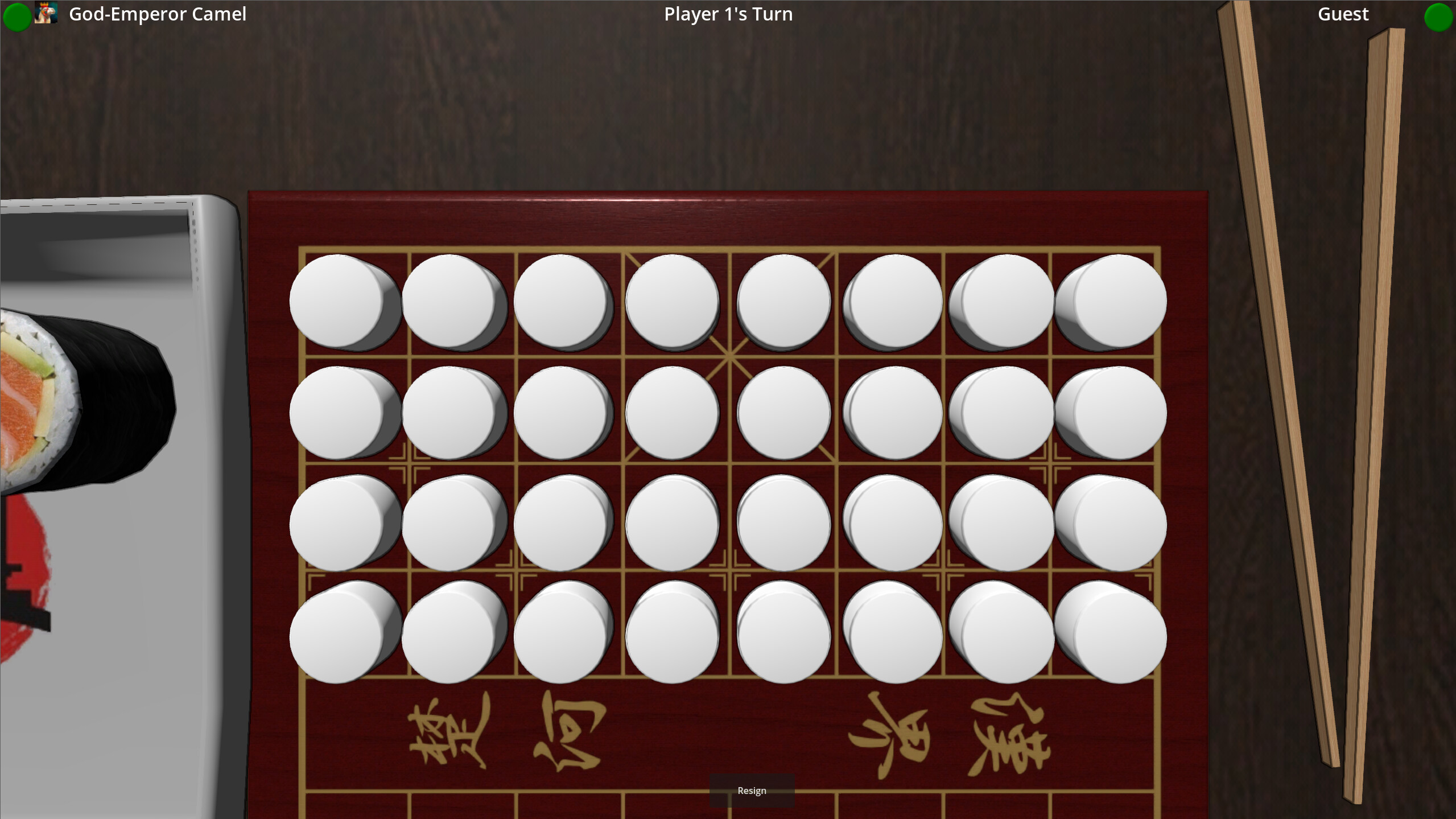The image size is (1456, 819).
Task: Select the Player 1's Turn header text
Action: (728, 14)
